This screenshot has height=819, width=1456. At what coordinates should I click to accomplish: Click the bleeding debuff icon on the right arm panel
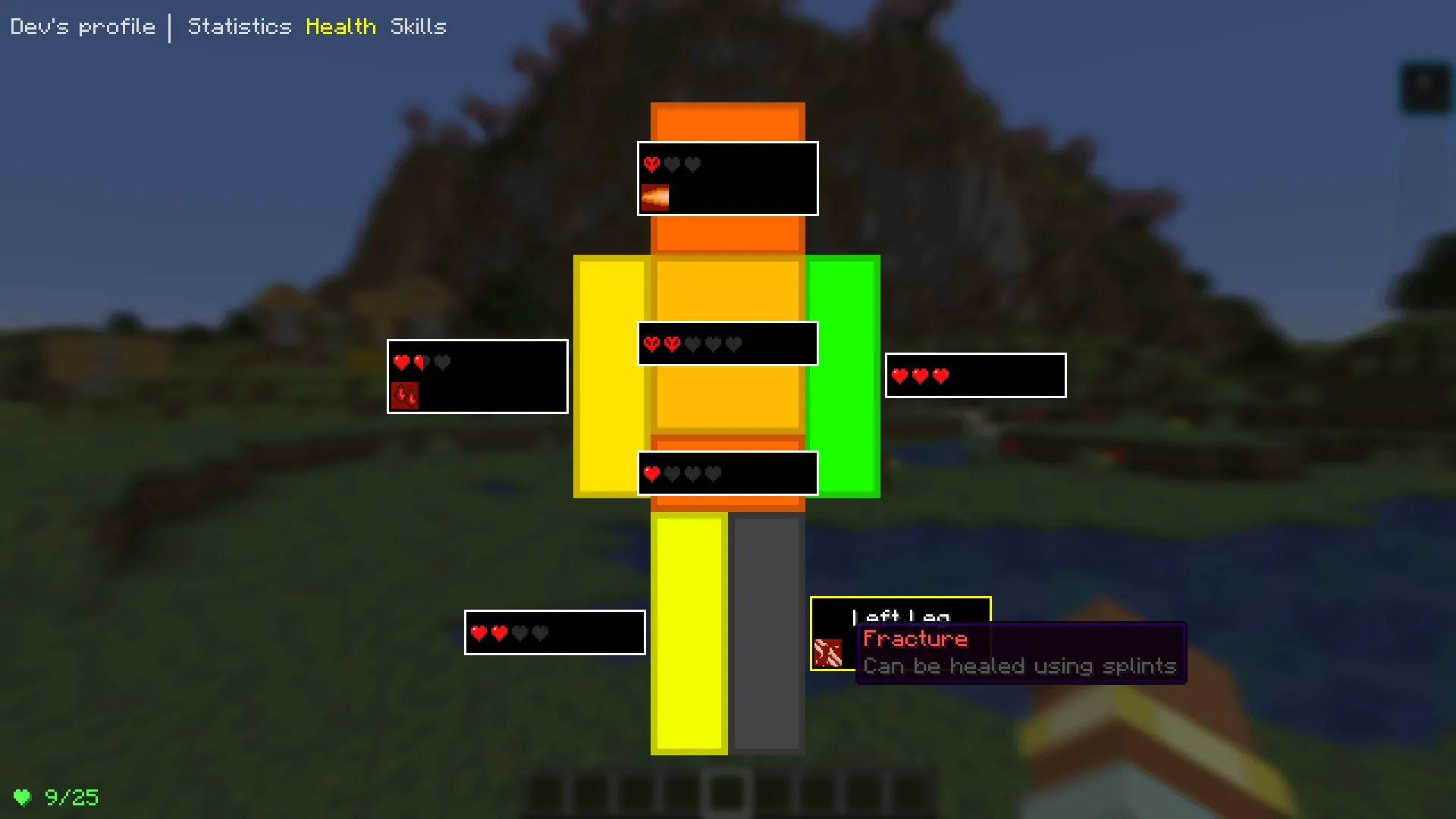point(406,395)
